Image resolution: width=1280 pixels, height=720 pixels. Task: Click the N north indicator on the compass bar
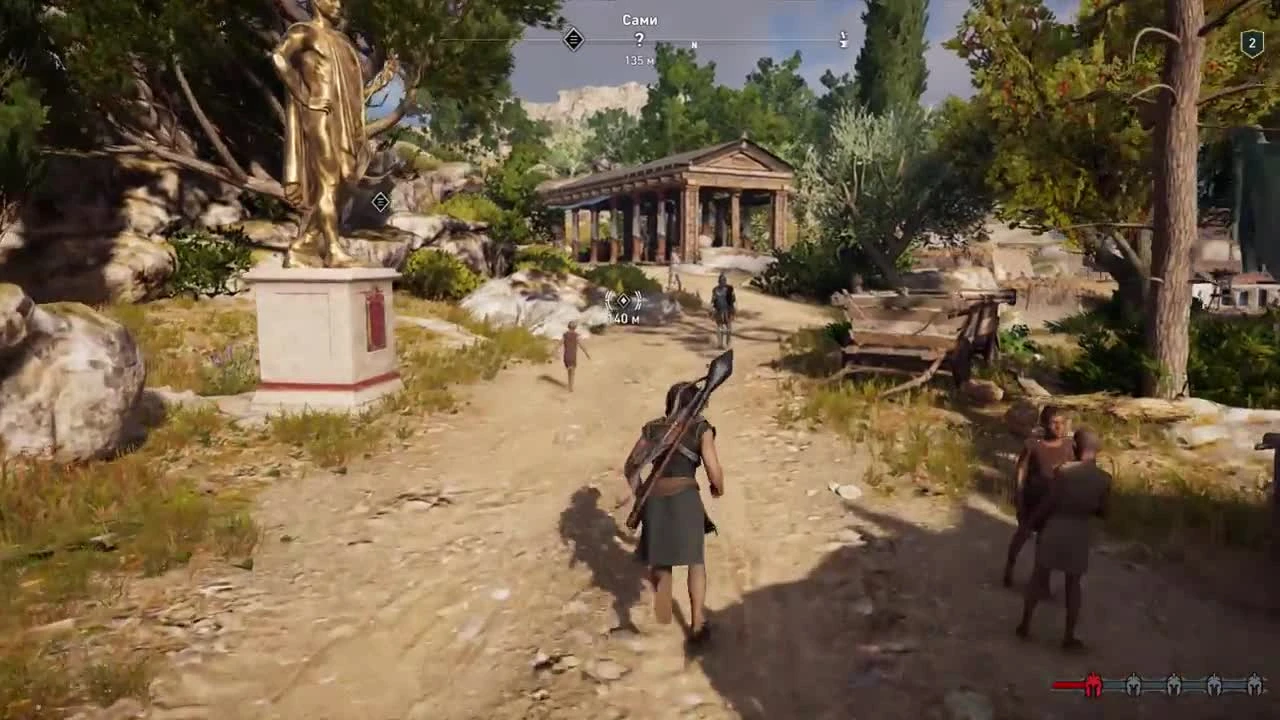tap(694, 44)
